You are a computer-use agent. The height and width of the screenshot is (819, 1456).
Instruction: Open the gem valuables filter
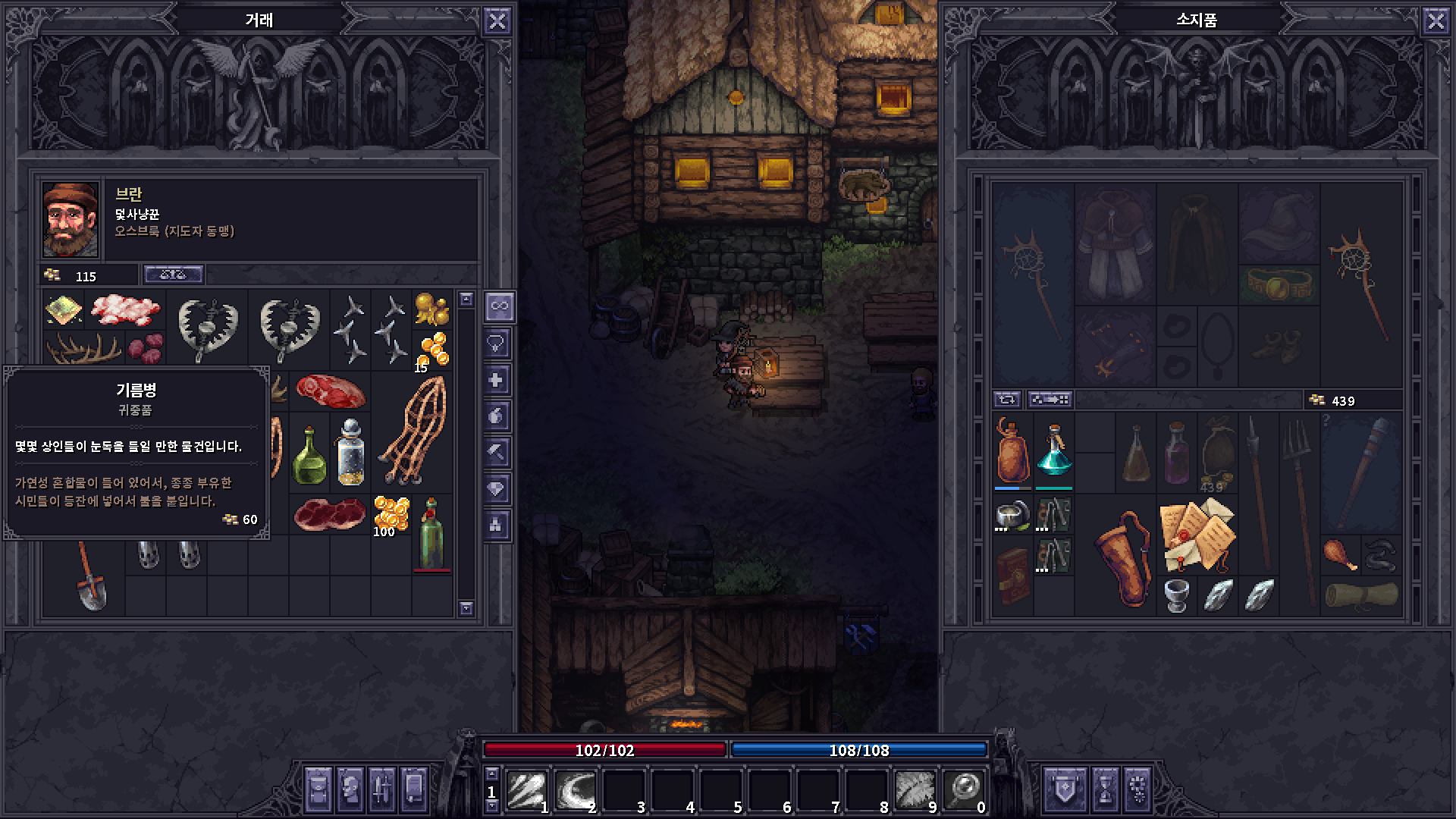[x=498, y=489]
